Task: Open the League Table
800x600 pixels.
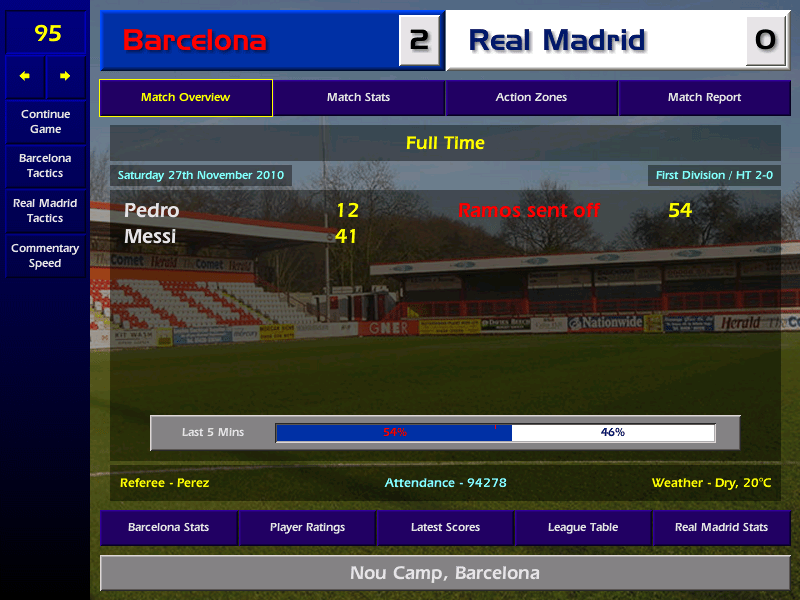Action: (583, 527)
